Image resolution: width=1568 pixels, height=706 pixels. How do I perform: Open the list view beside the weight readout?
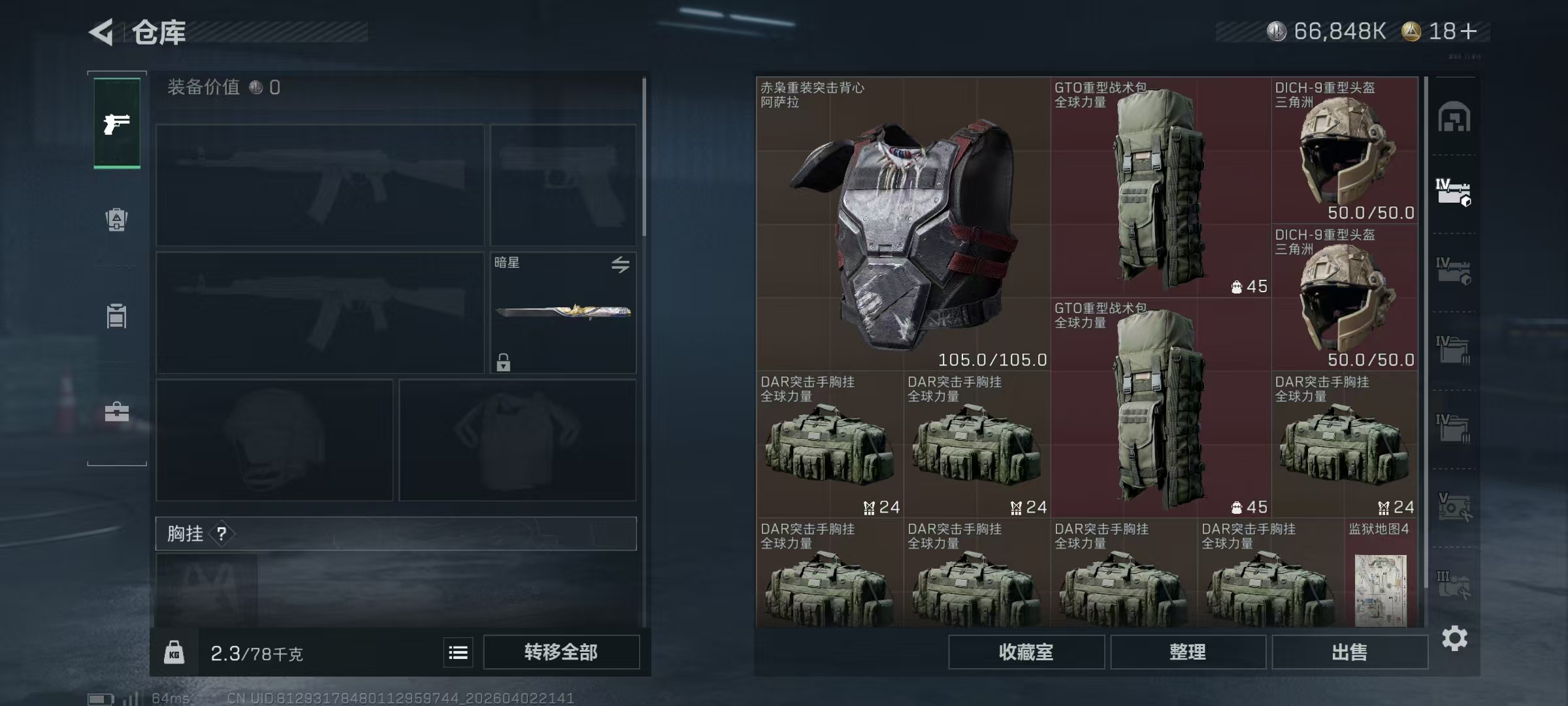[x=458, y=652]
